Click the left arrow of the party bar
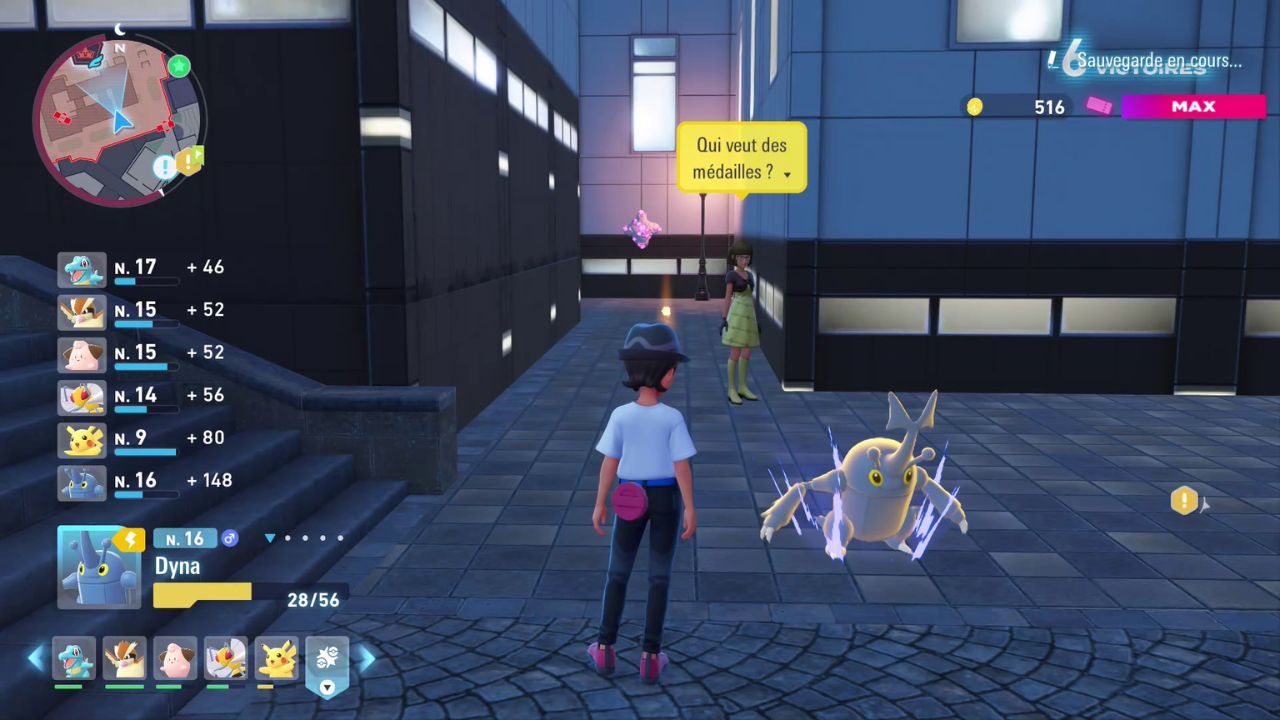Image resolution: width=1280 pixels, height=720 pixels. click(36, 658)
